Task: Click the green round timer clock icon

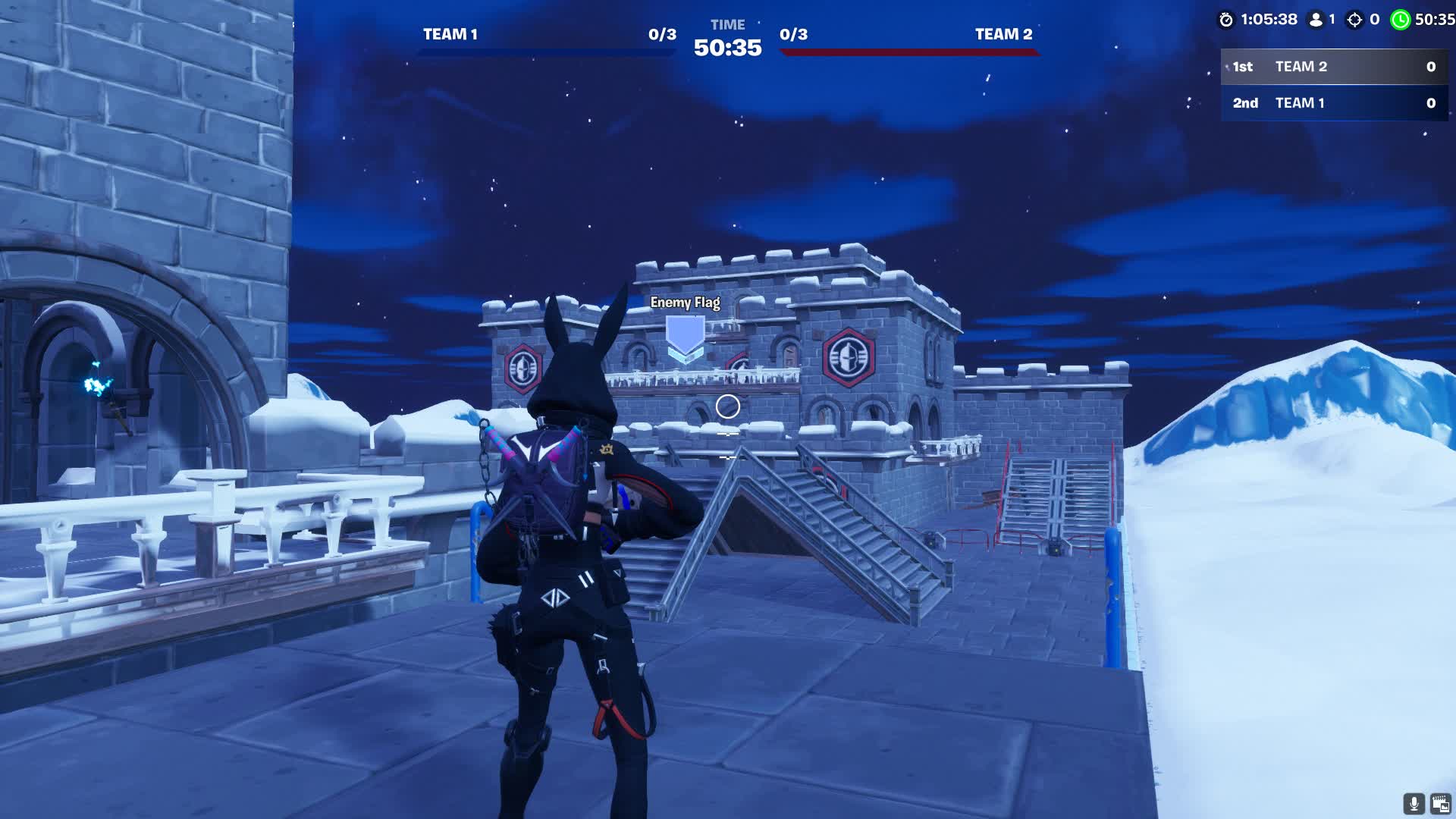Action: coord(1401,20)
